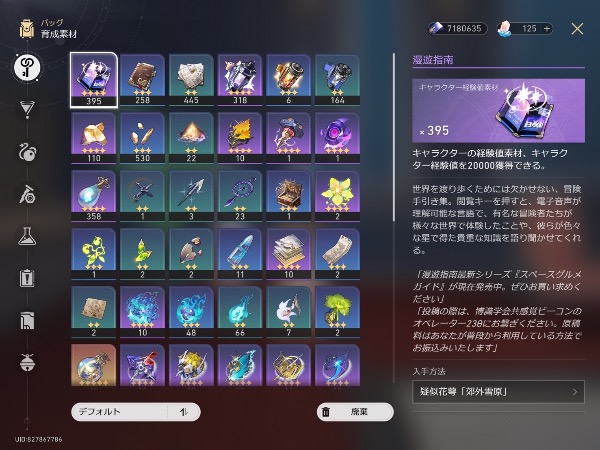Select the treasure chest item

pos(289,196)
